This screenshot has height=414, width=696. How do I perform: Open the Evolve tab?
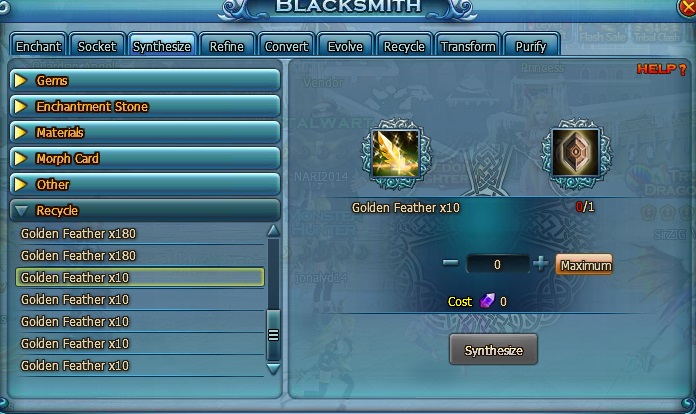[345, 46]
